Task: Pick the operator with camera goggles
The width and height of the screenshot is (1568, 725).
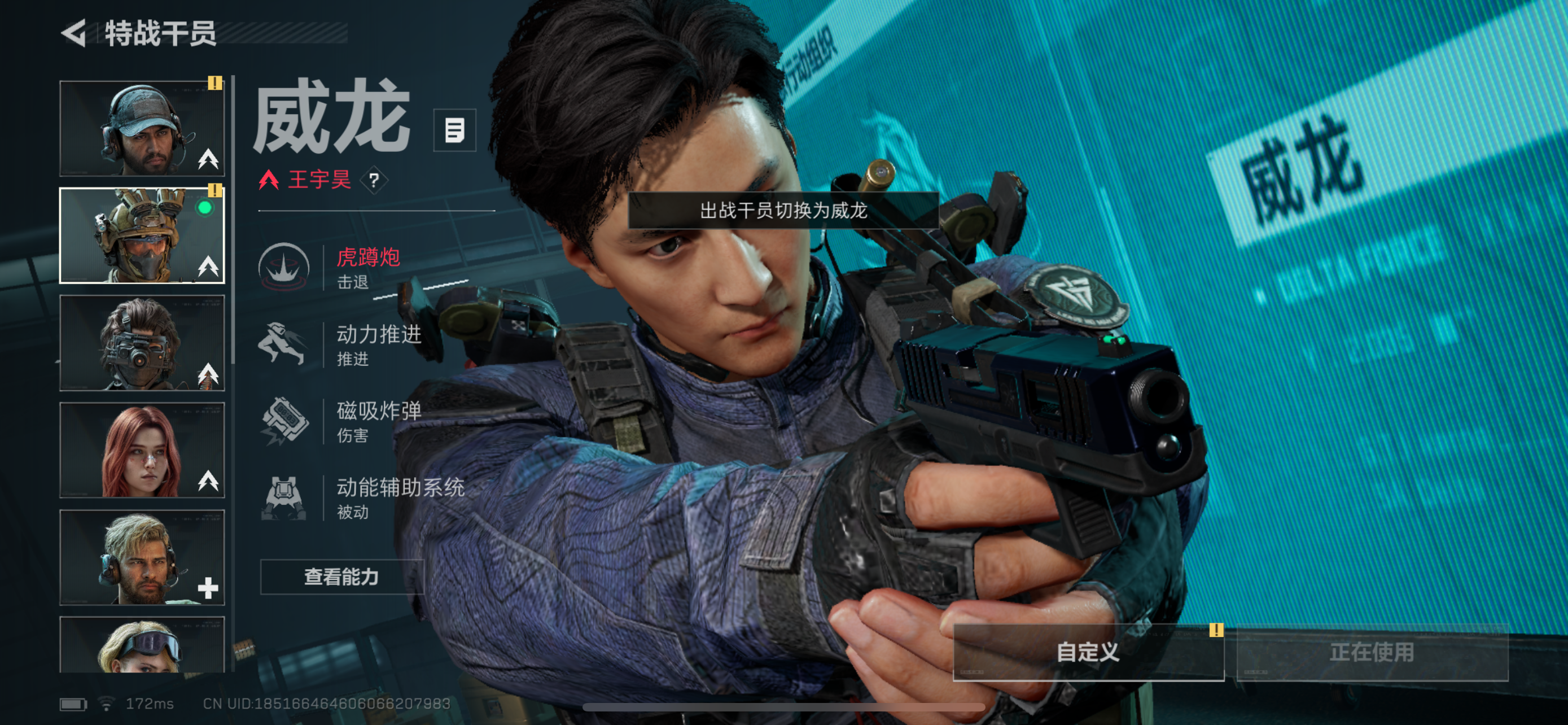Action: pos(142,343)
